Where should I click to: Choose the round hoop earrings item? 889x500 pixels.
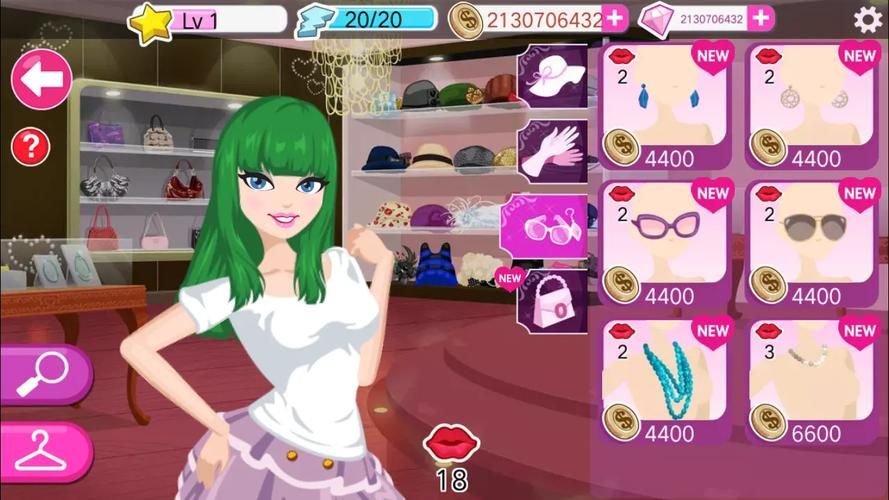[x=812, y=106]
